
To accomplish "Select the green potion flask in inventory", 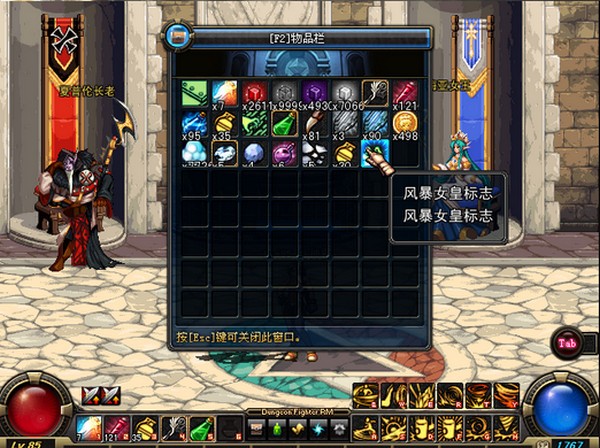I will (284, 123).
